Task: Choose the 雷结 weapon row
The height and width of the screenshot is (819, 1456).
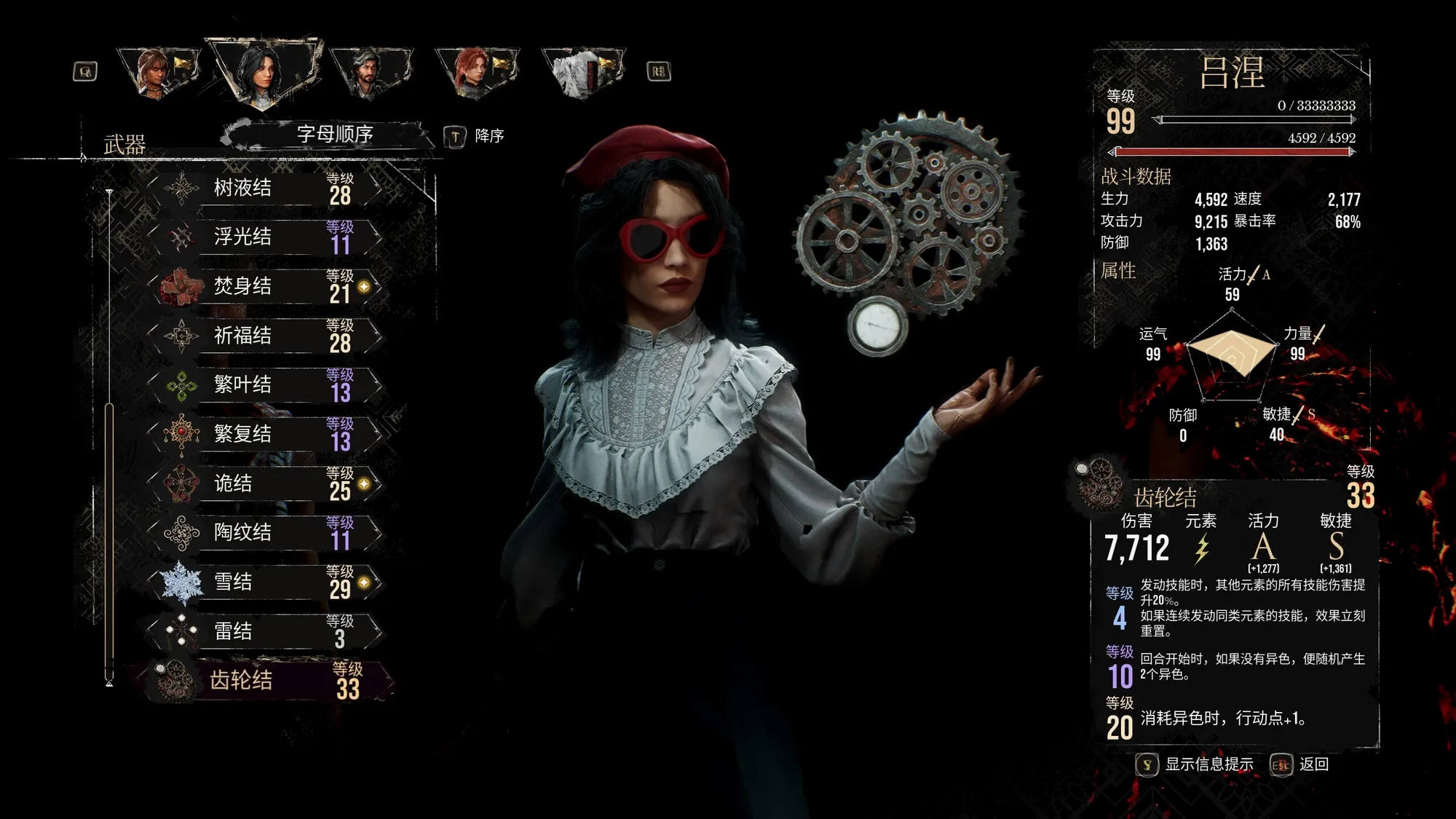Action: (266, 630)
